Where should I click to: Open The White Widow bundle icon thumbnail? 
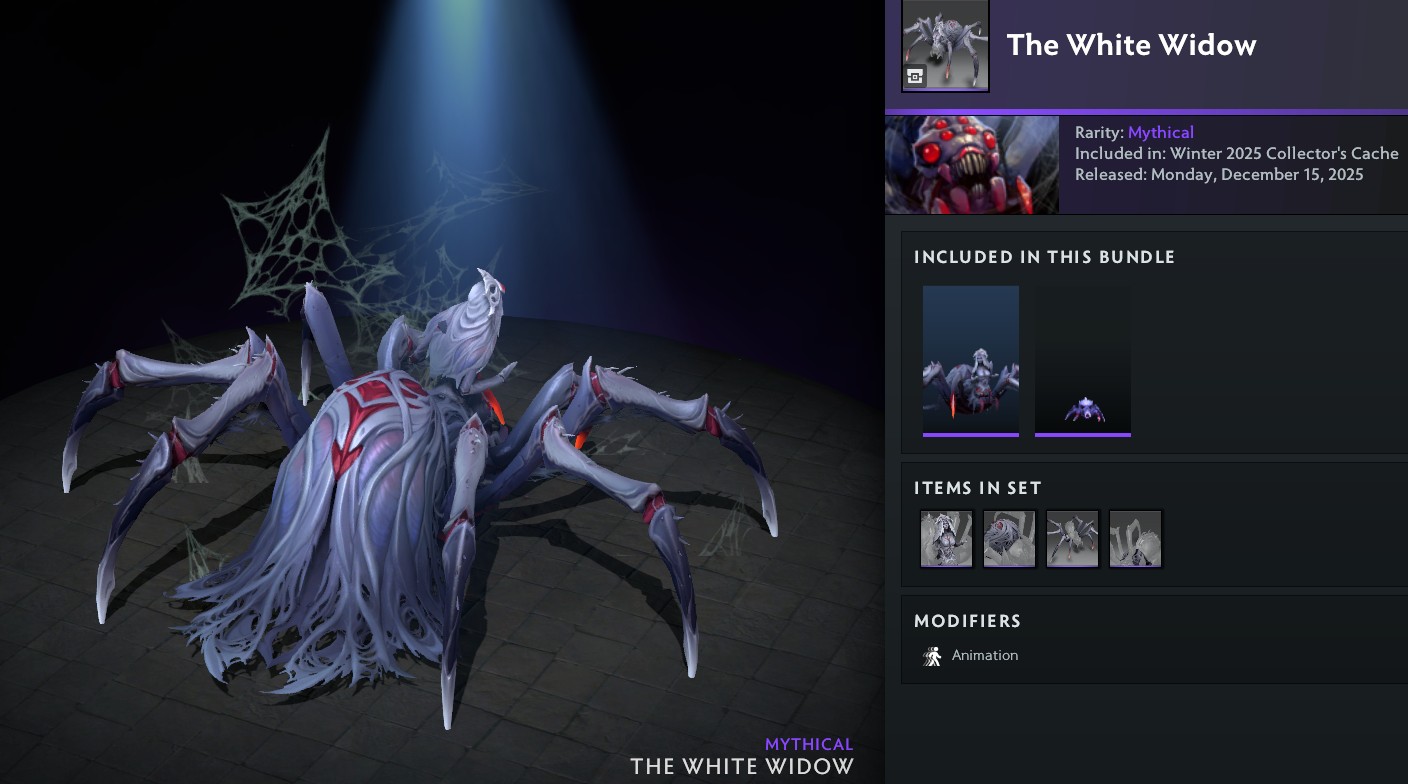tap(945, 45)
